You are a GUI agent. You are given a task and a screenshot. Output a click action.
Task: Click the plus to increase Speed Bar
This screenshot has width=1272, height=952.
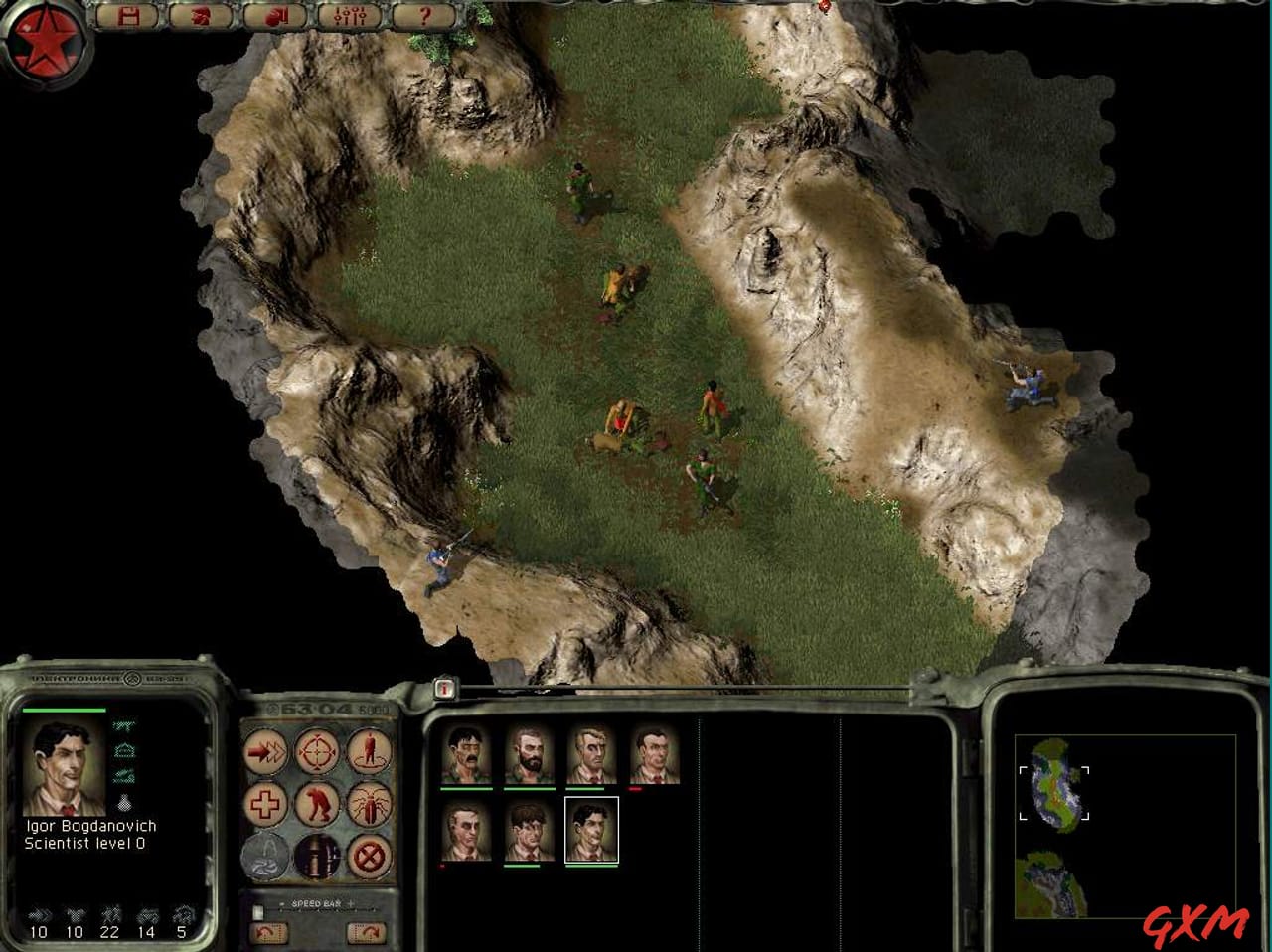(351, 904)
